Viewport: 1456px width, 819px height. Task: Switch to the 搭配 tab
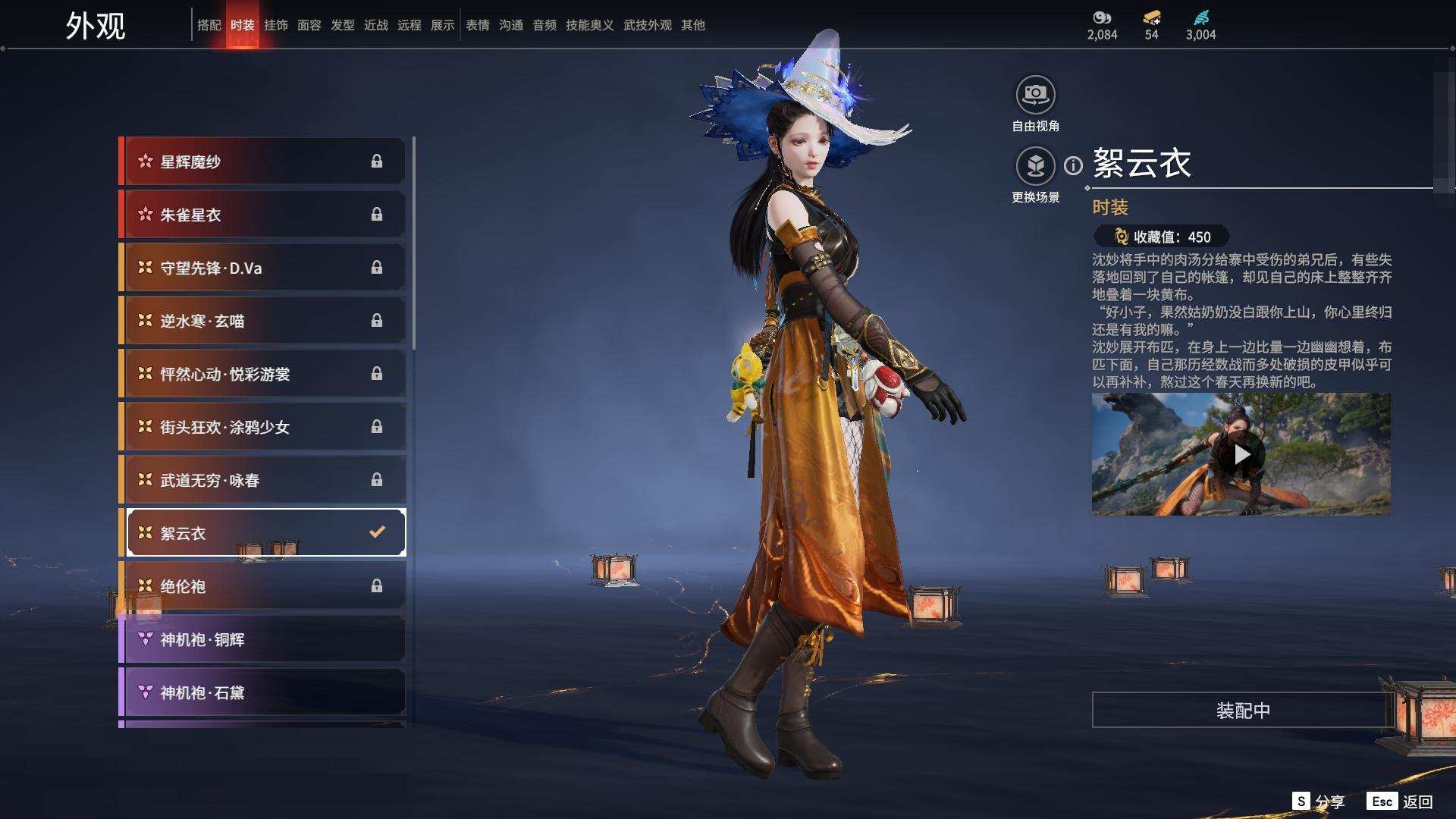click(x=209, y=25)
